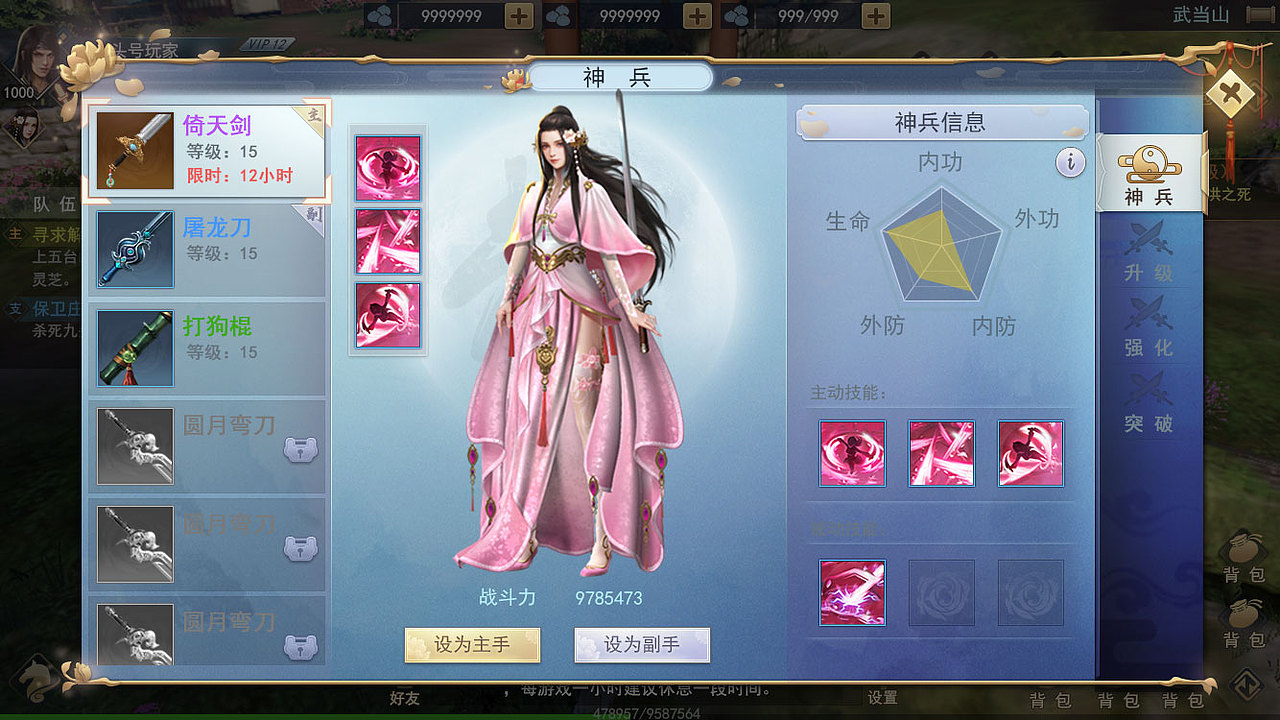Image resolution: width=1280 pixels, height=720 pixels.
Task: Click the + next to 999/999
Action: click(874, 15)
